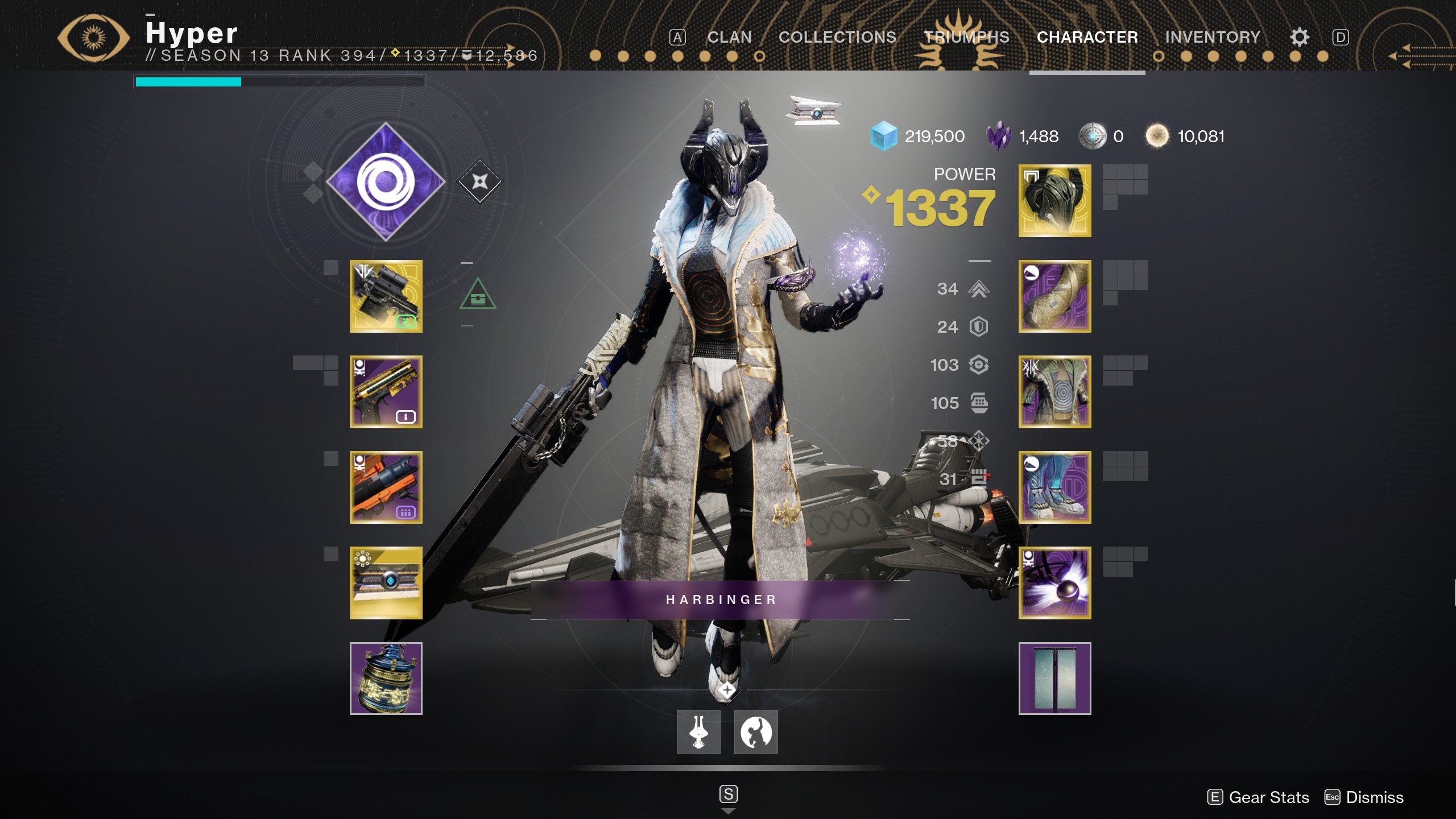Click the season rank progress bar
Viewport: 1456px width, 819px height.
(x=279, y=82)
